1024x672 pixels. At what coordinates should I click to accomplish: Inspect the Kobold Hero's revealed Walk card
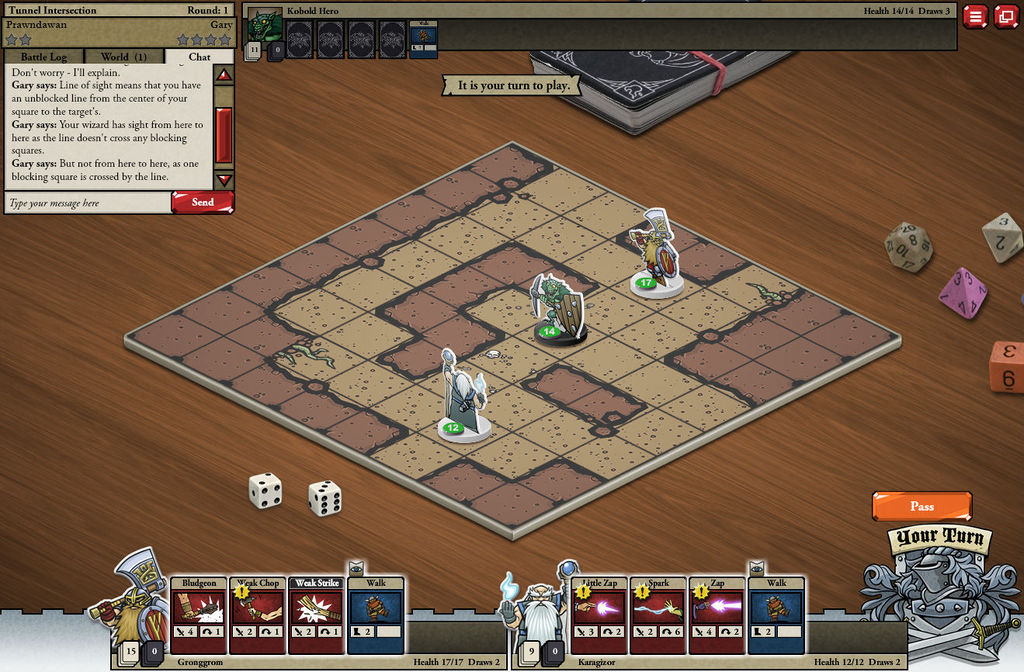point(423,39)
